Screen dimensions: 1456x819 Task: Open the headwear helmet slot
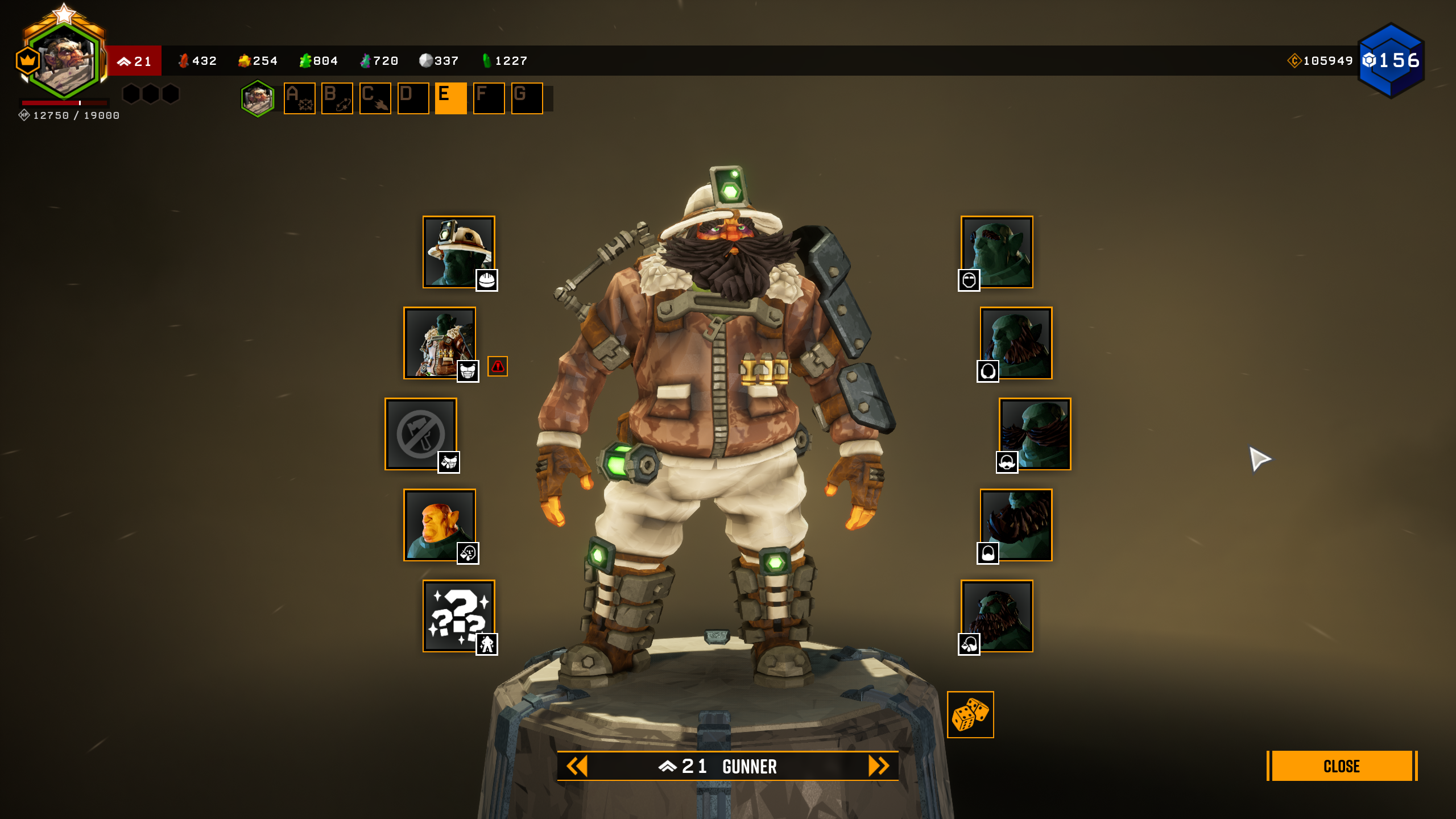click(x=458, y=252)
